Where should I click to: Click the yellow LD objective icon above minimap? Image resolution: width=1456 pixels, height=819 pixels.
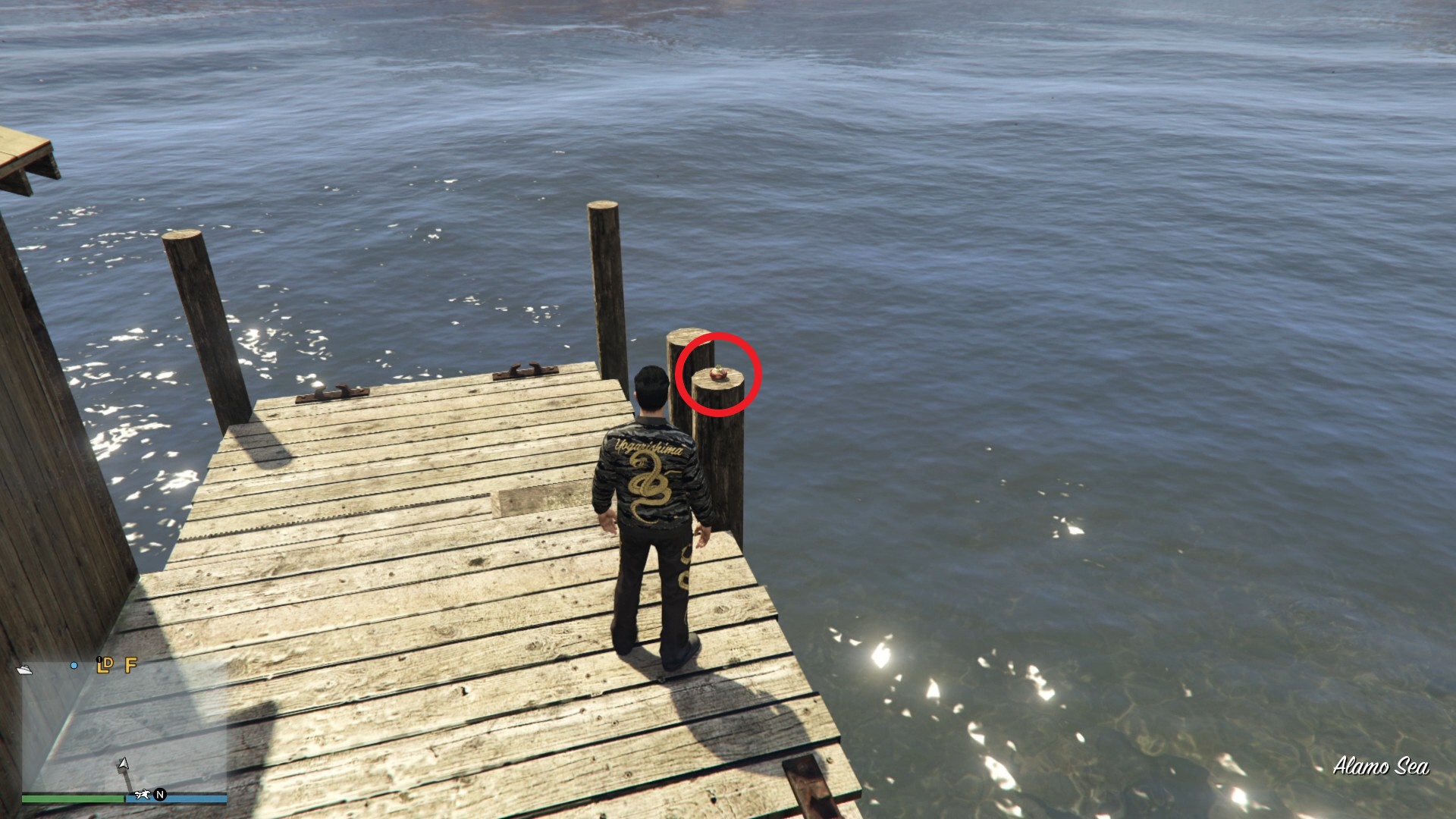click(104, 667)
